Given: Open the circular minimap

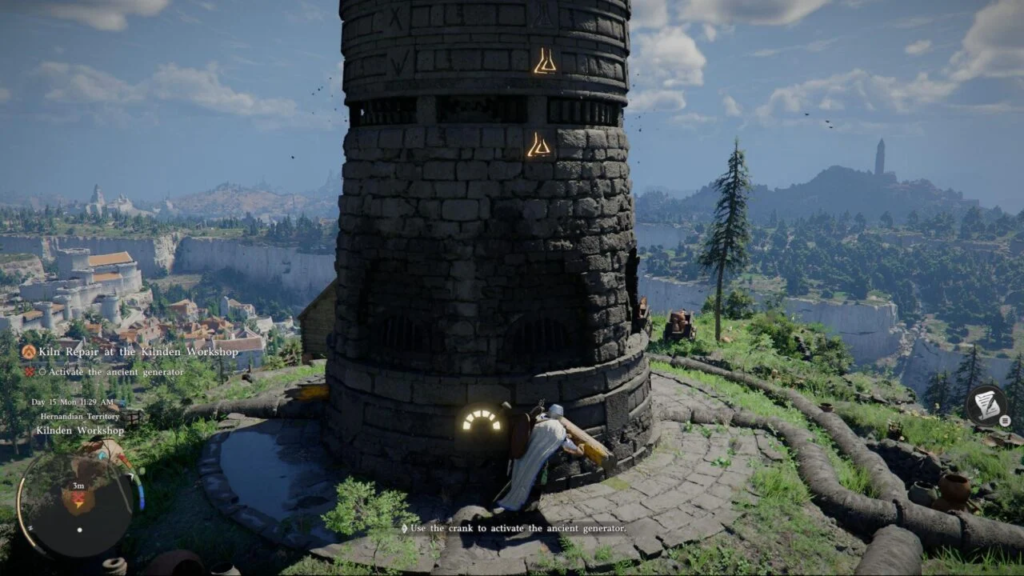Looking at the screenshot, I should click(x=76, y=500).
